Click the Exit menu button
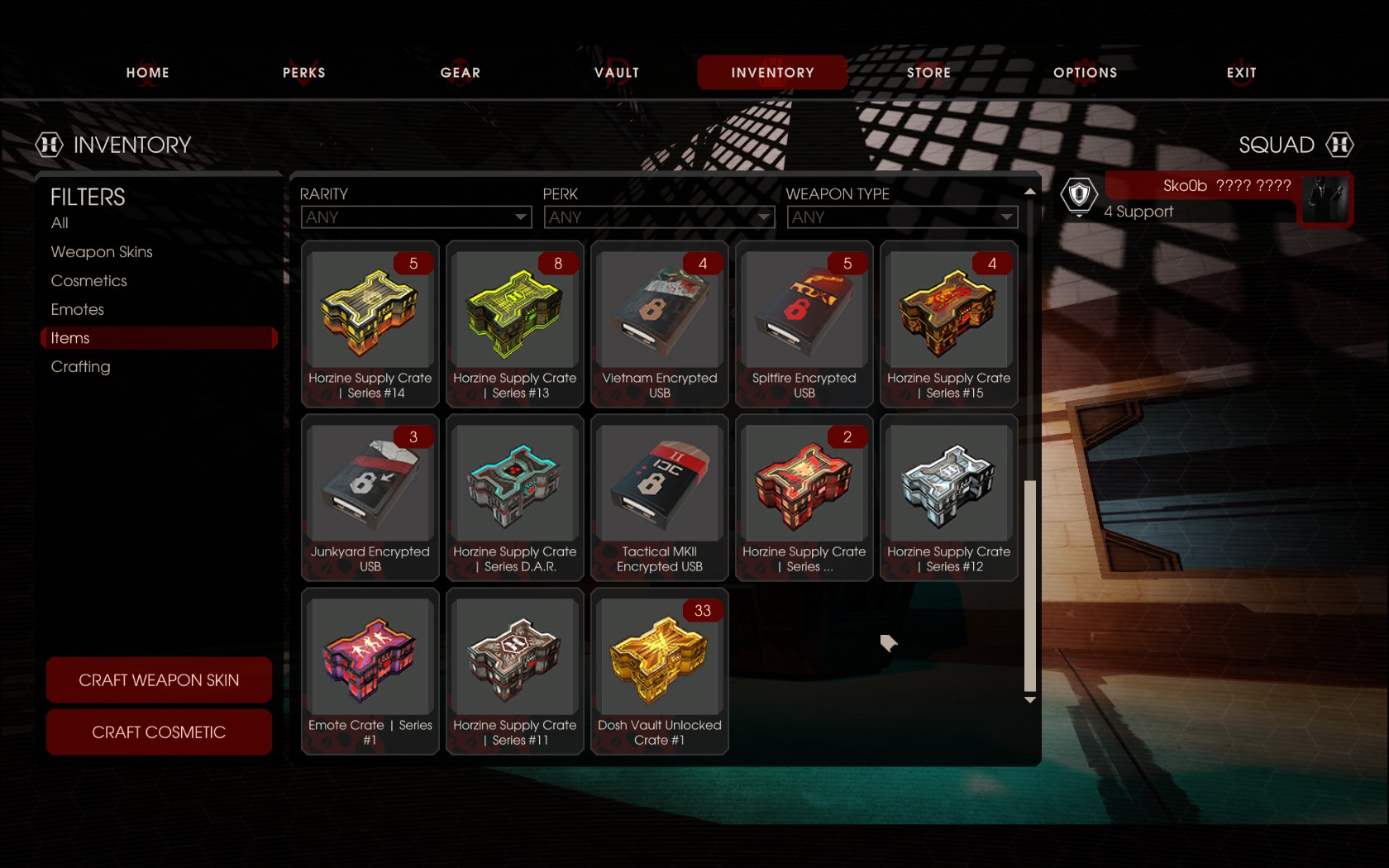The image size is (1389, 868). click(1241, 73)
